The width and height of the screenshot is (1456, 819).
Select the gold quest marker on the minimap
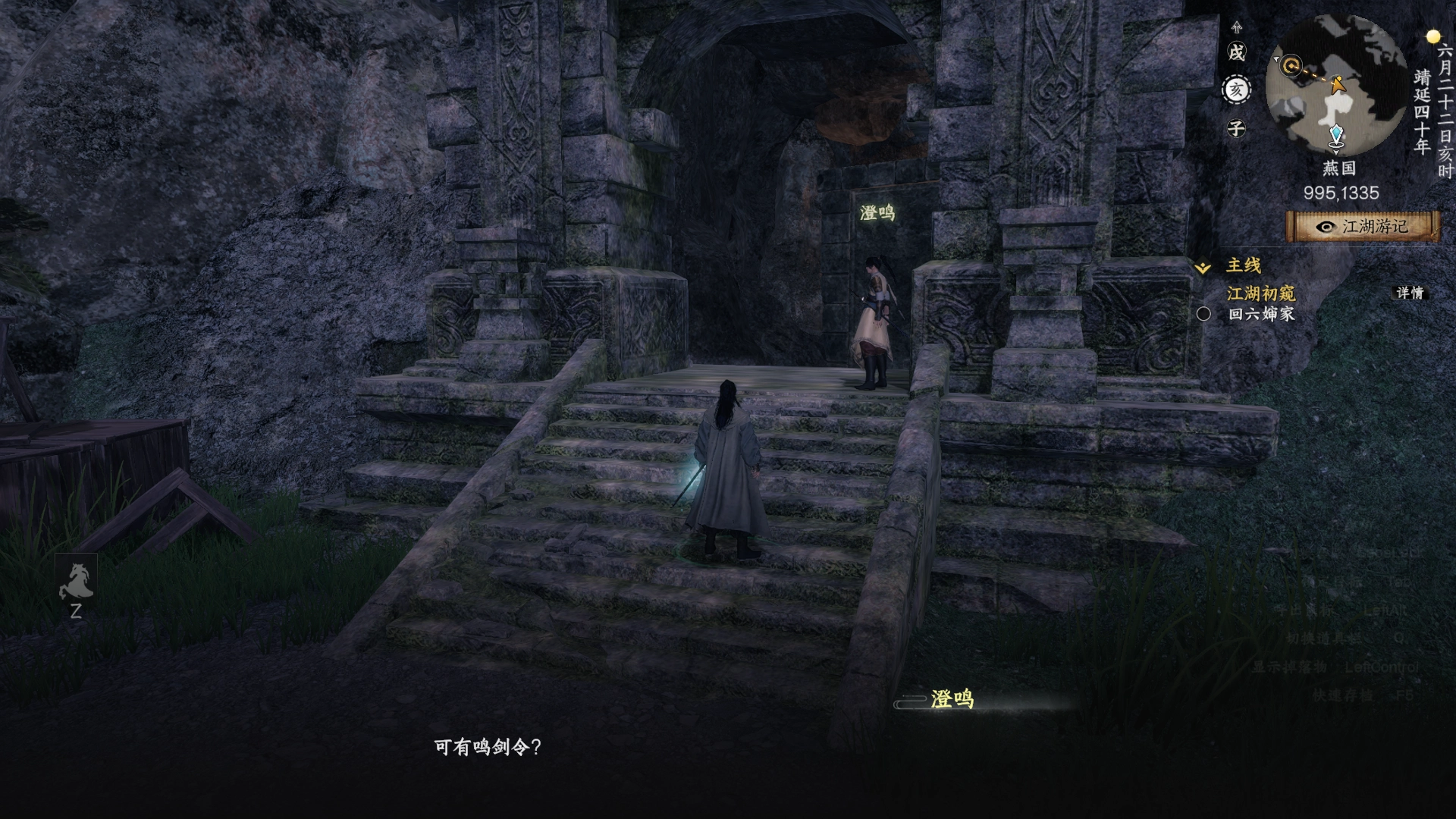(1291, 66)
